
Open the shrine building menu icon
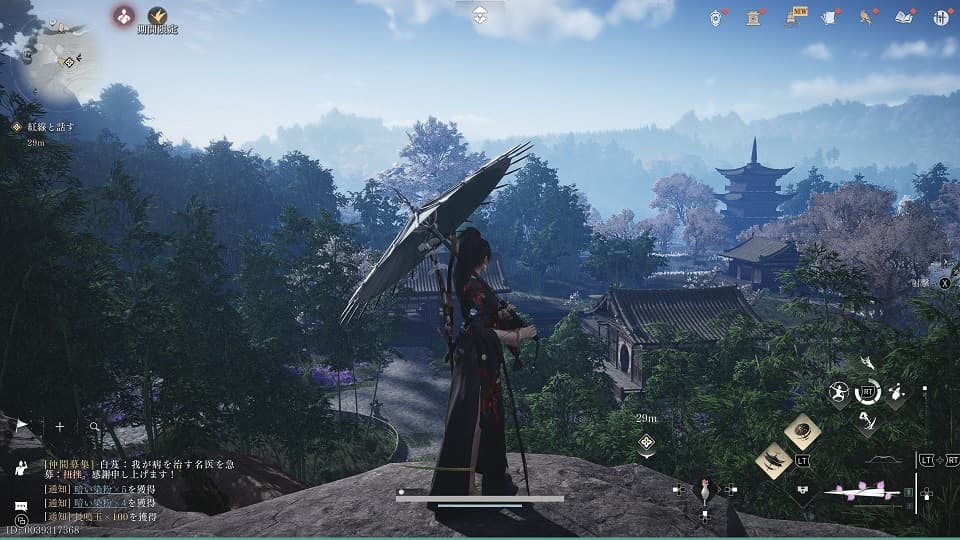click(753, 17)
